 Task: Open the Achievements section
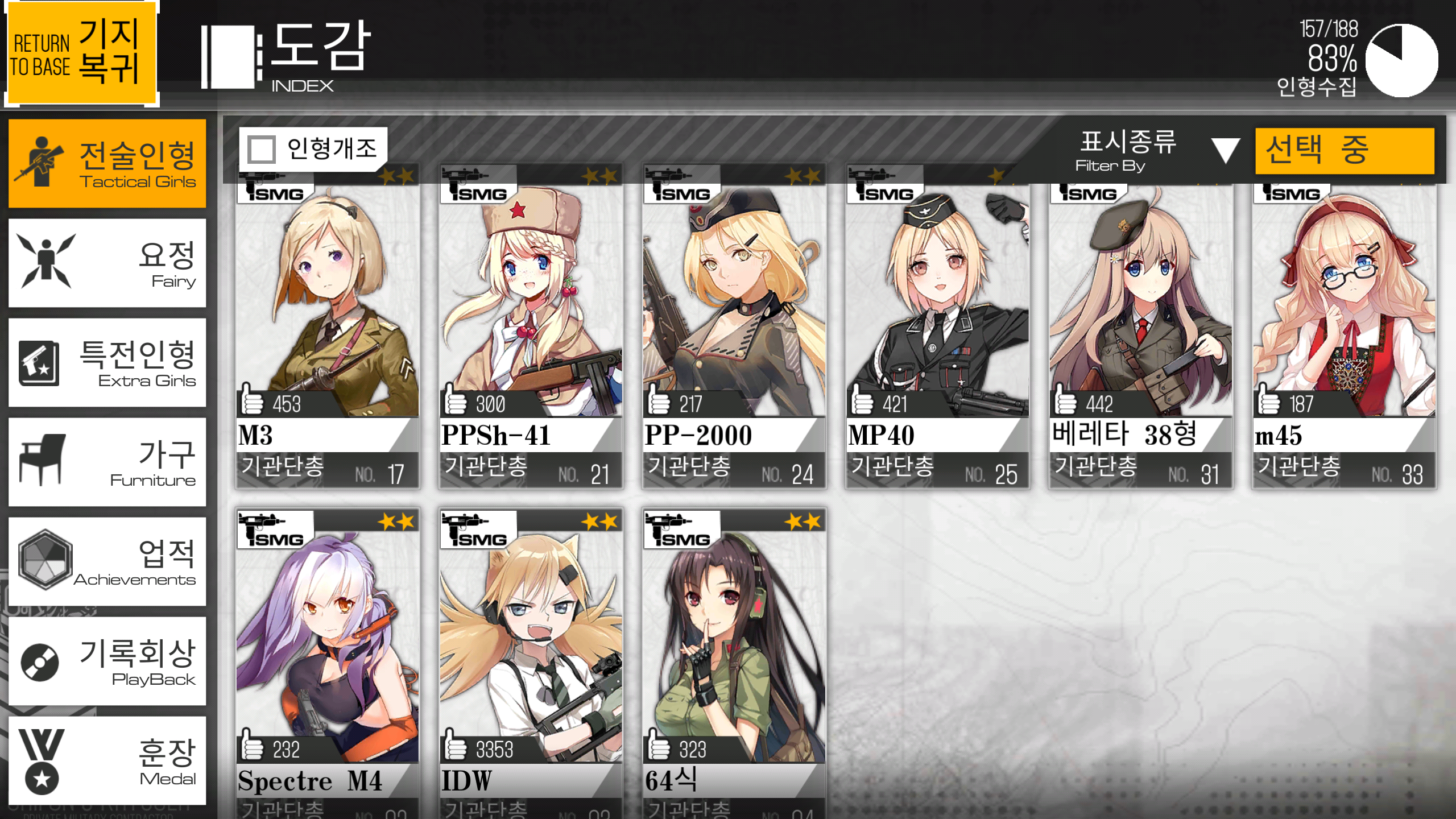(107, 561)
